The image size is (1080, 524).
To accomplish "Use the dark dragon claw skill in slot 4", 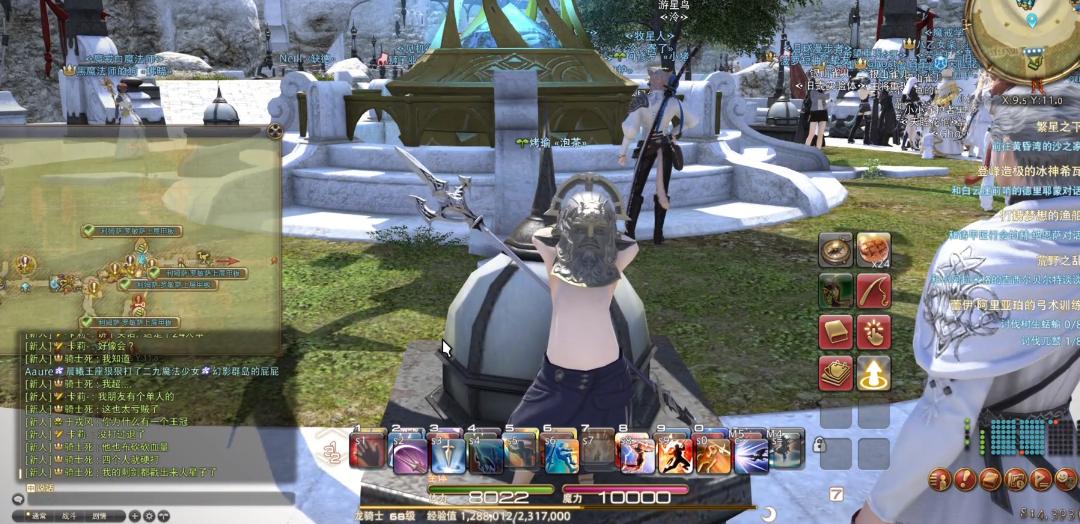I will tap(486, 454).
